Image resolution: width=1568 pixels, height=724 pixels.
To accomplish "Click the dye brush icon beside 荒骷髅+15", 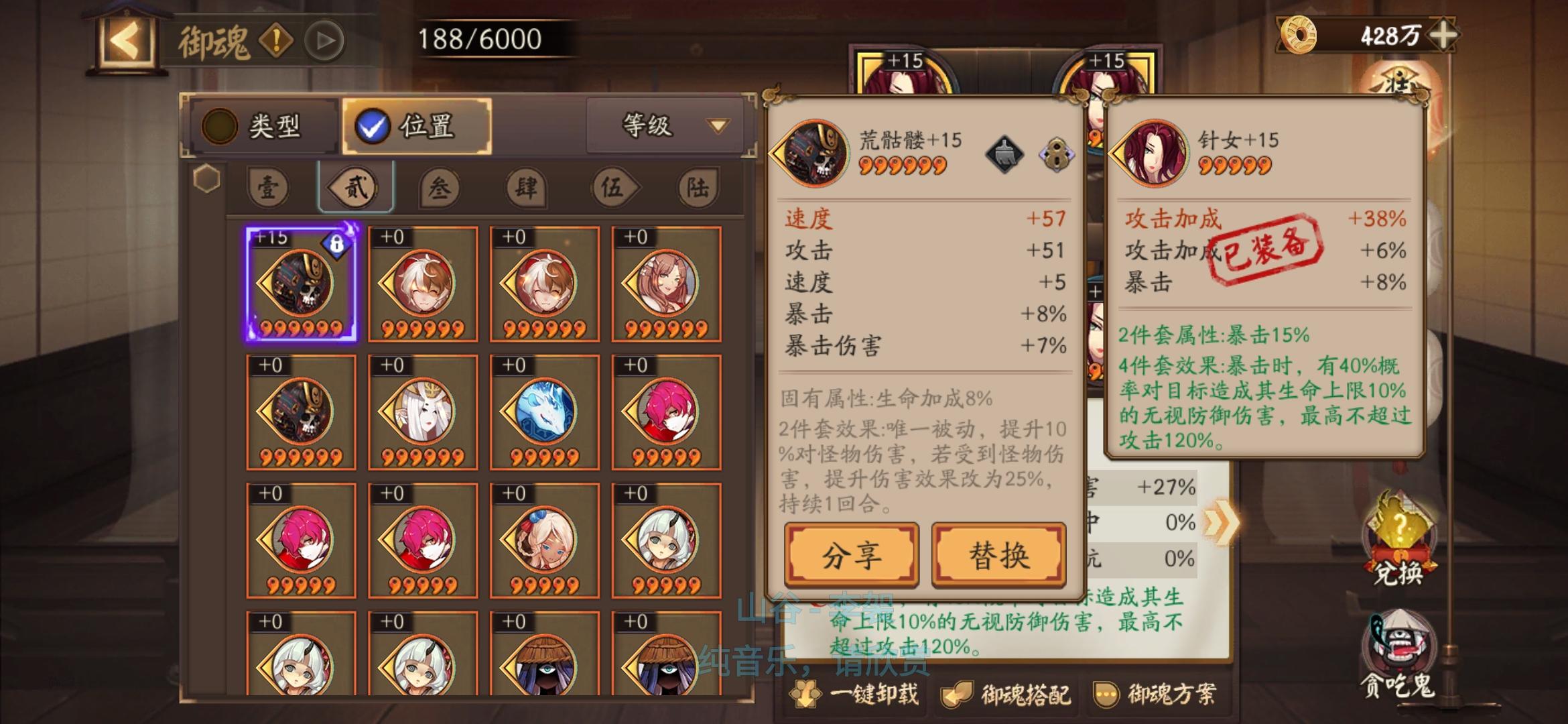I will coord(1005,156).
